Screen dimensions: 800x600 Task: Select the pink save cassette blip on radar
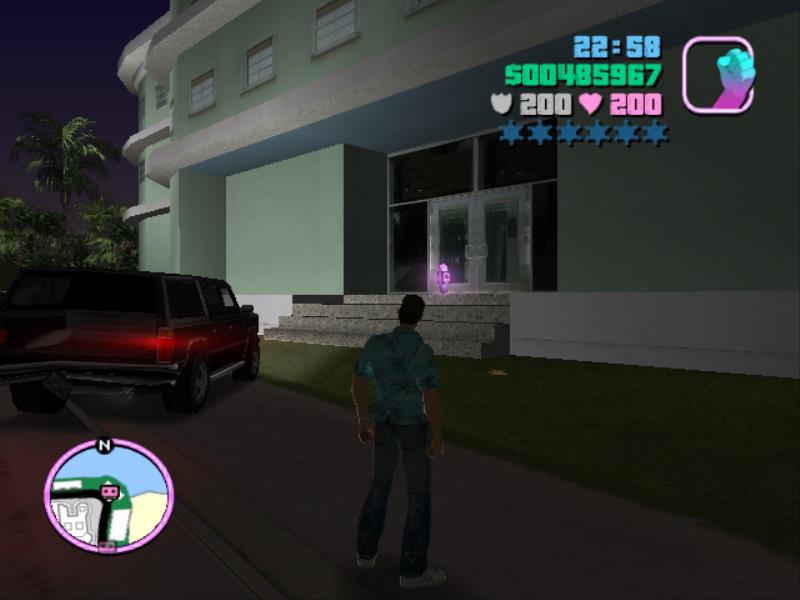[x=109, y=492]
